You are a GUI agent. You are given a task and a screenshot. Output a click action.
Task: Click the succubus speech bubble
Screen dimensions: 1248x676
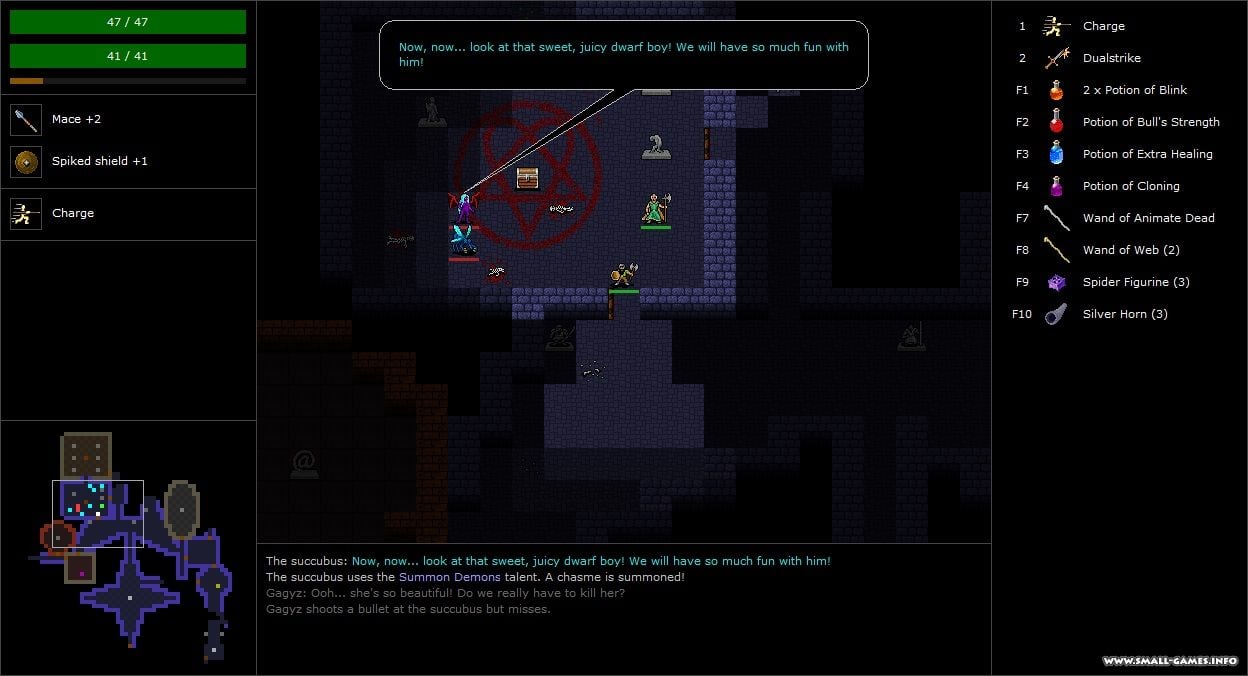coord(623,55)
